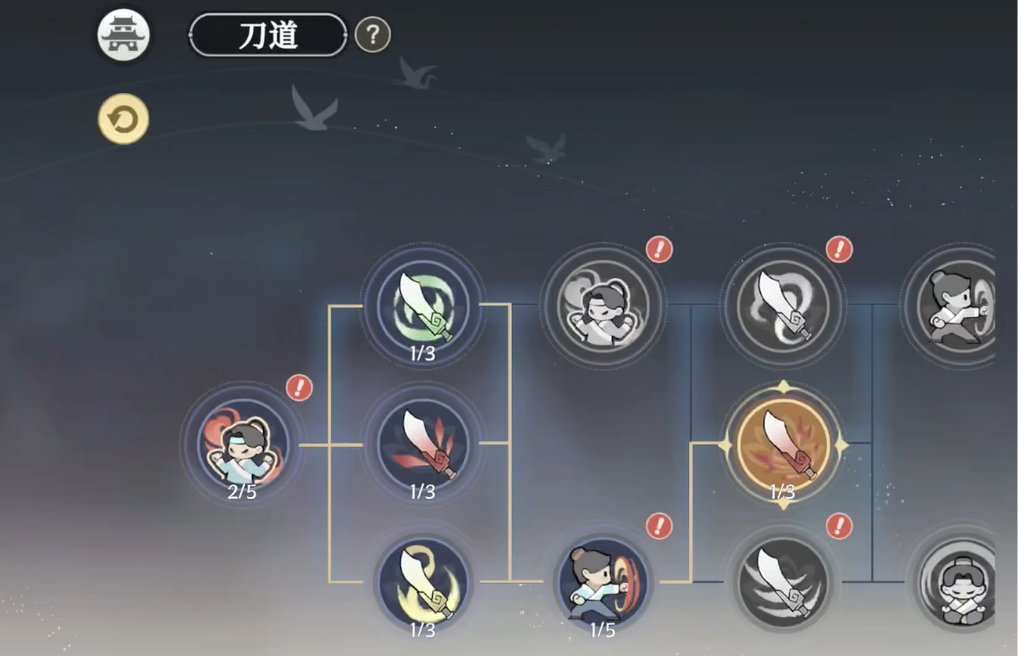Select the highlighted orange blade skill node
Image resolution: width=1018 pixels, height=656 pixels.
pyautogui.click(x=783, y=443)
